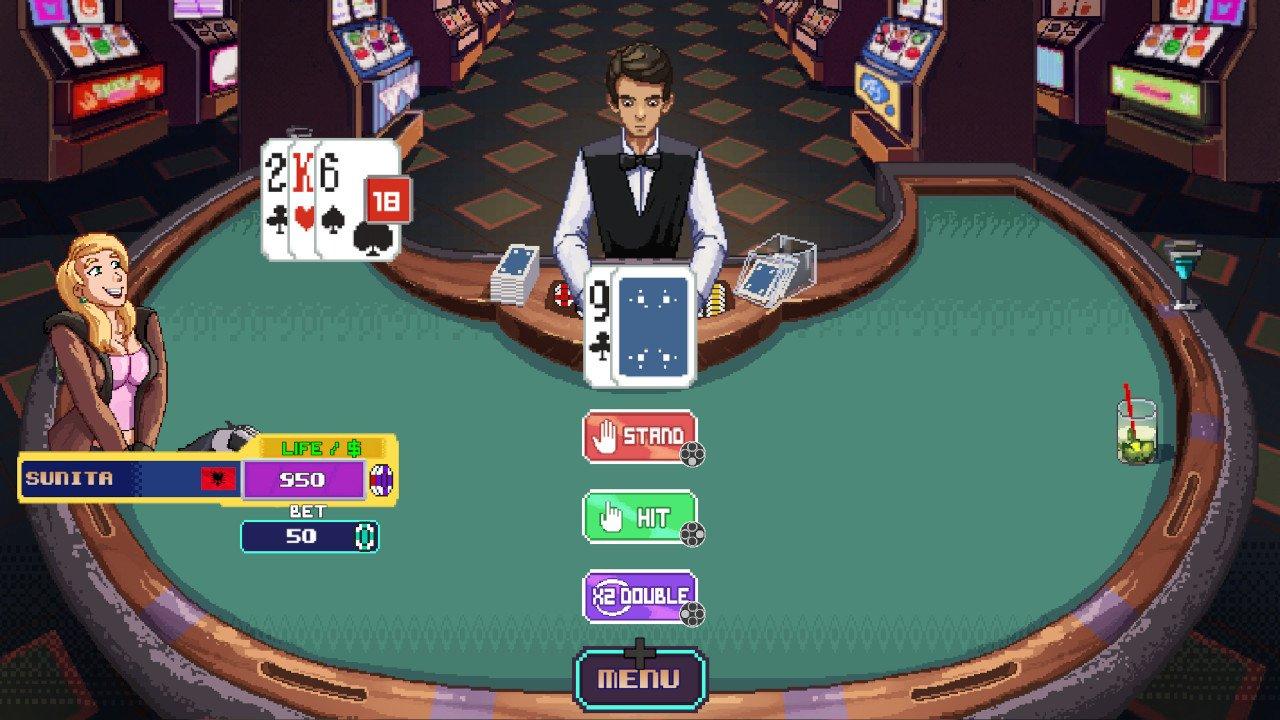
Task: Click the green chip icon in the bet box
Action: tap(363, 536)
